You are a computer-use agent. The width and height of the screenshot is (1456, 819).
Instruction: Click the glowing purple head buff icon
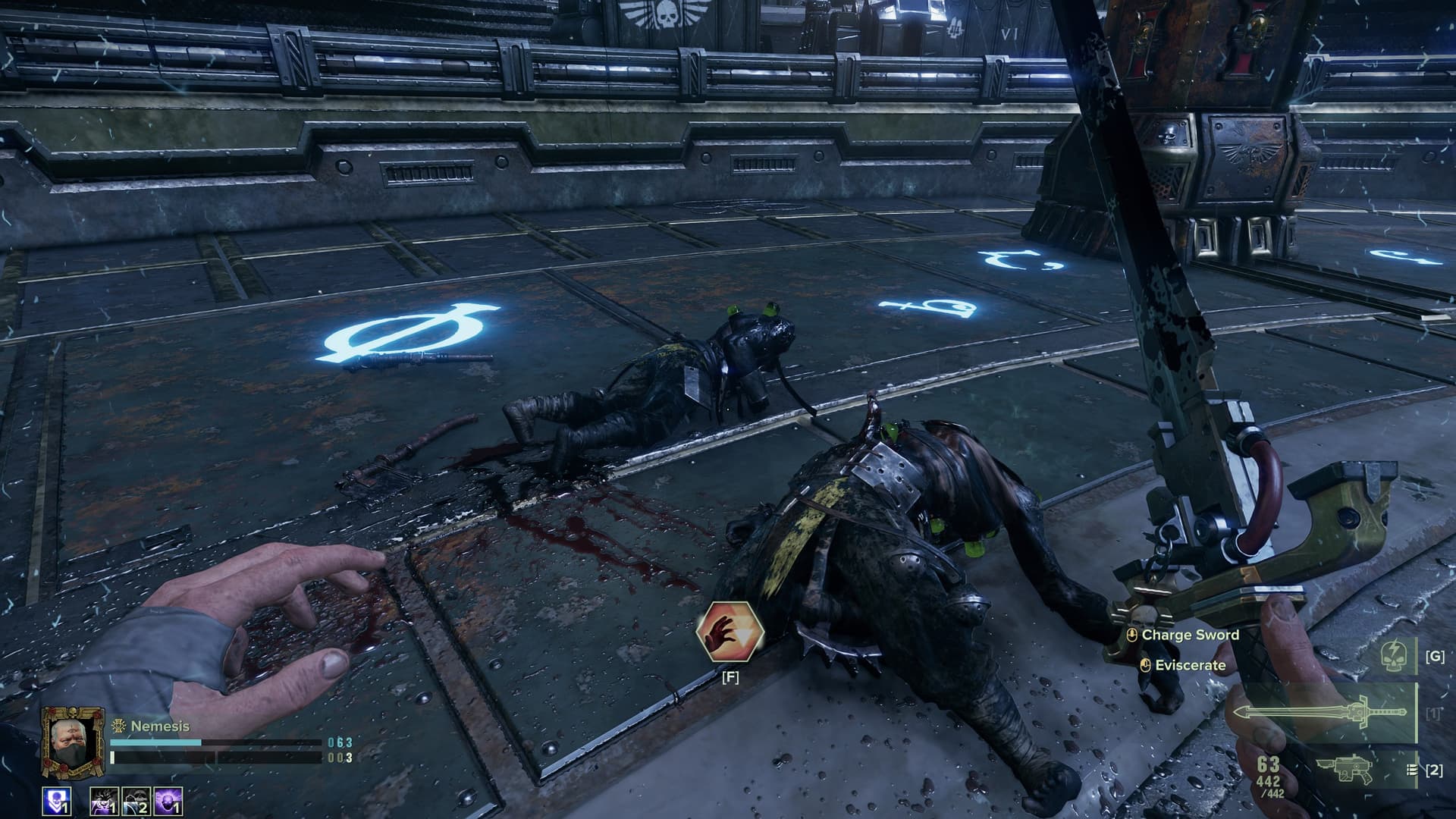click(168, 802)
